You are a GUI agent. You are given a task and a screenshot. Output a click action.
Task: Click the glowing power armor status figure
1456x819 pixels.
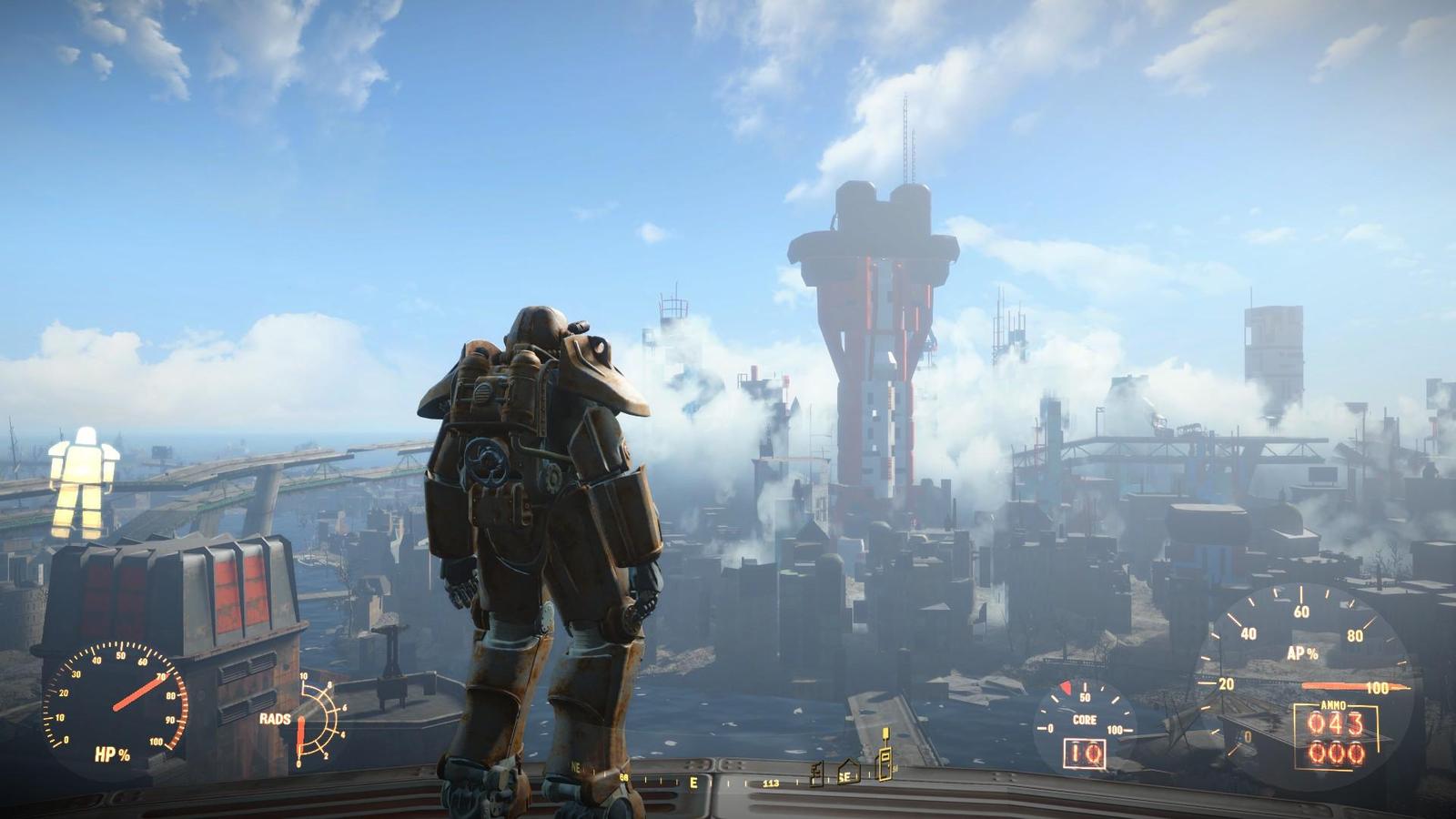[83, 482]
